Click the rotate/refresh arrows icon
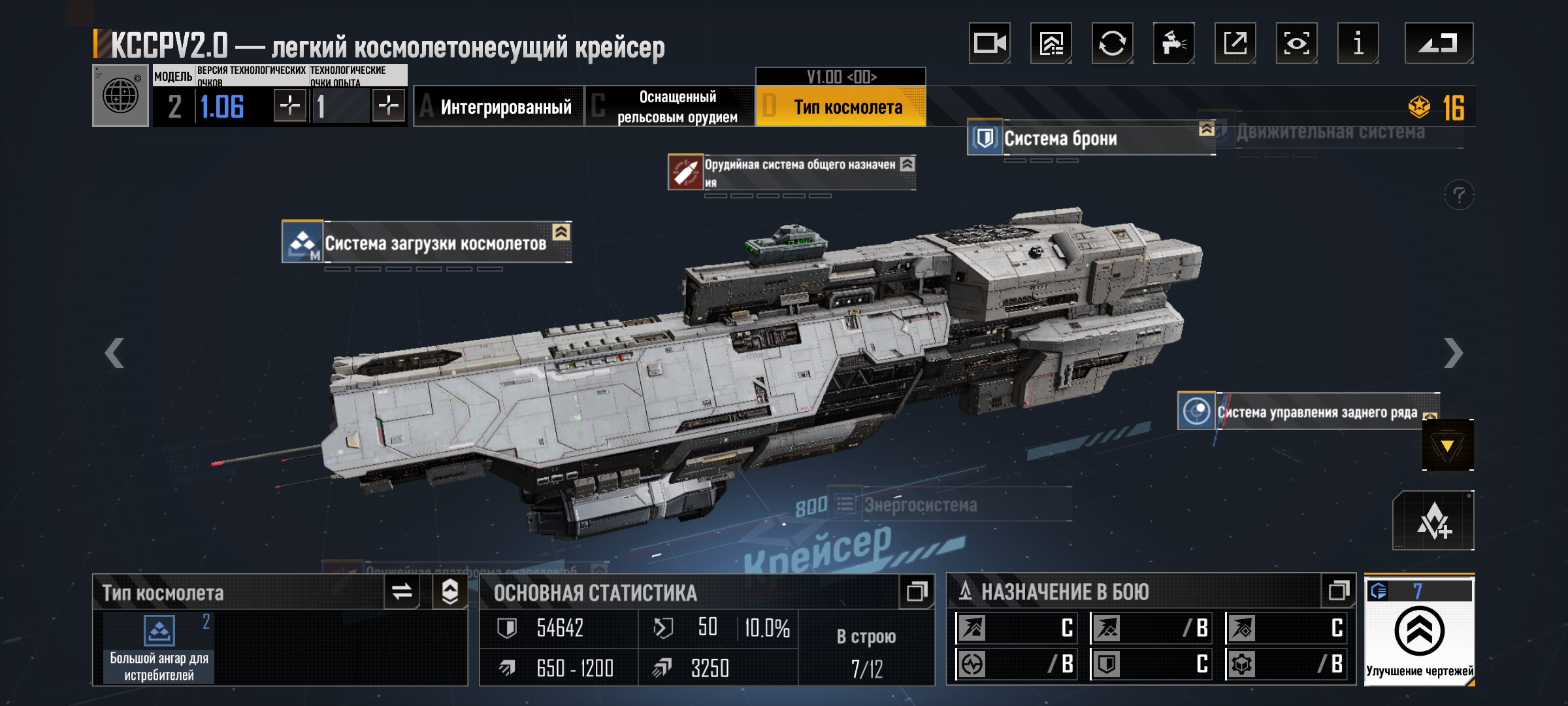Viewport: 1568px width, 706px height. coord(1112,44)
